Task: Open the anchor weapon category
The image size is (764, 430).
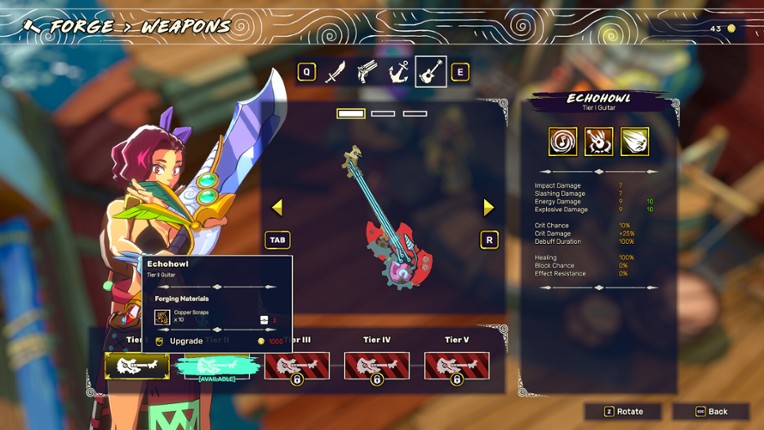Action: coord(398,72)
